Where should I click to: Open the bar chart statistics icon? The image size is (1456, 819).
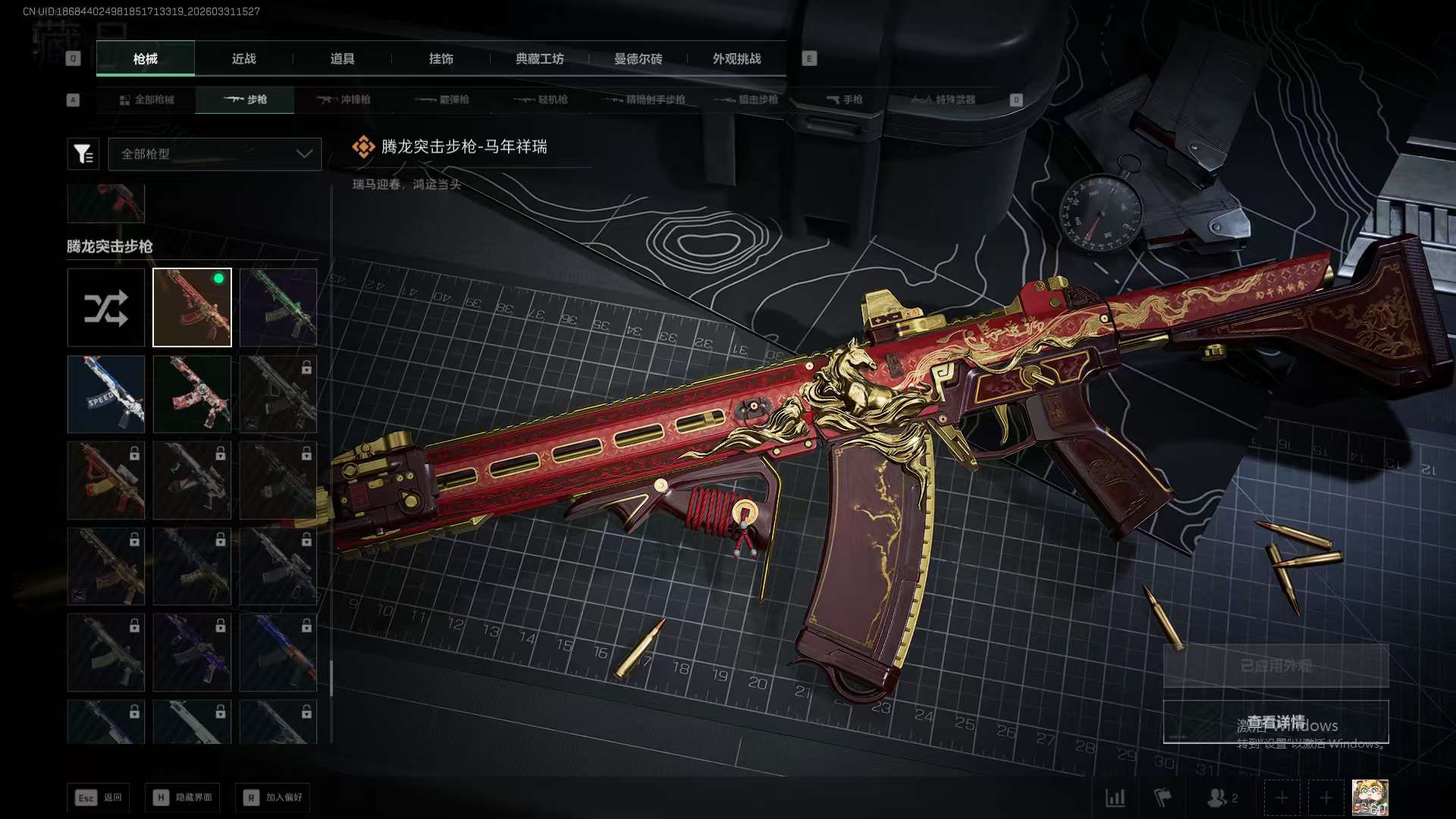point(1116,798)
